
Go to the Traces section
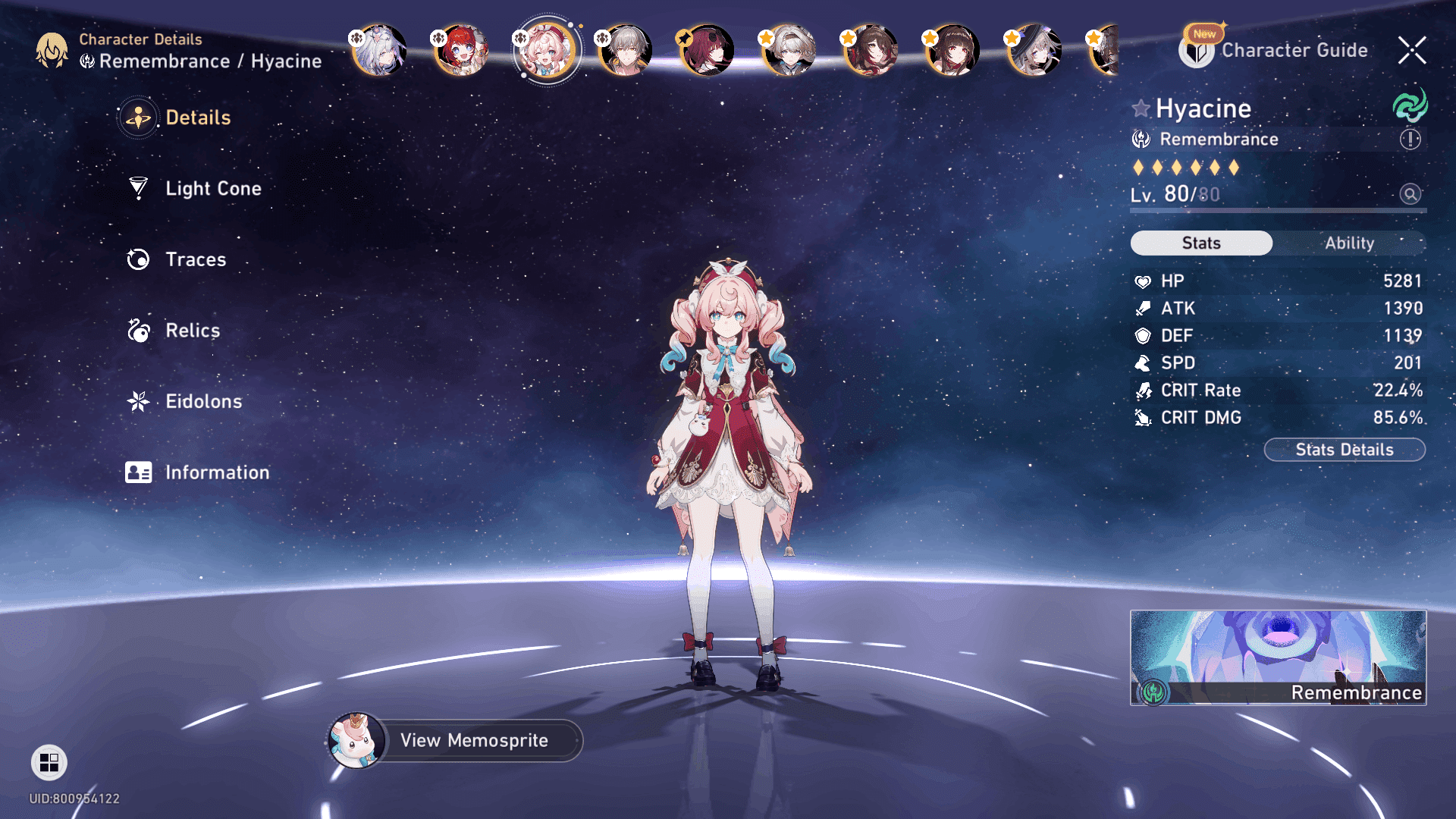(195, 259)
